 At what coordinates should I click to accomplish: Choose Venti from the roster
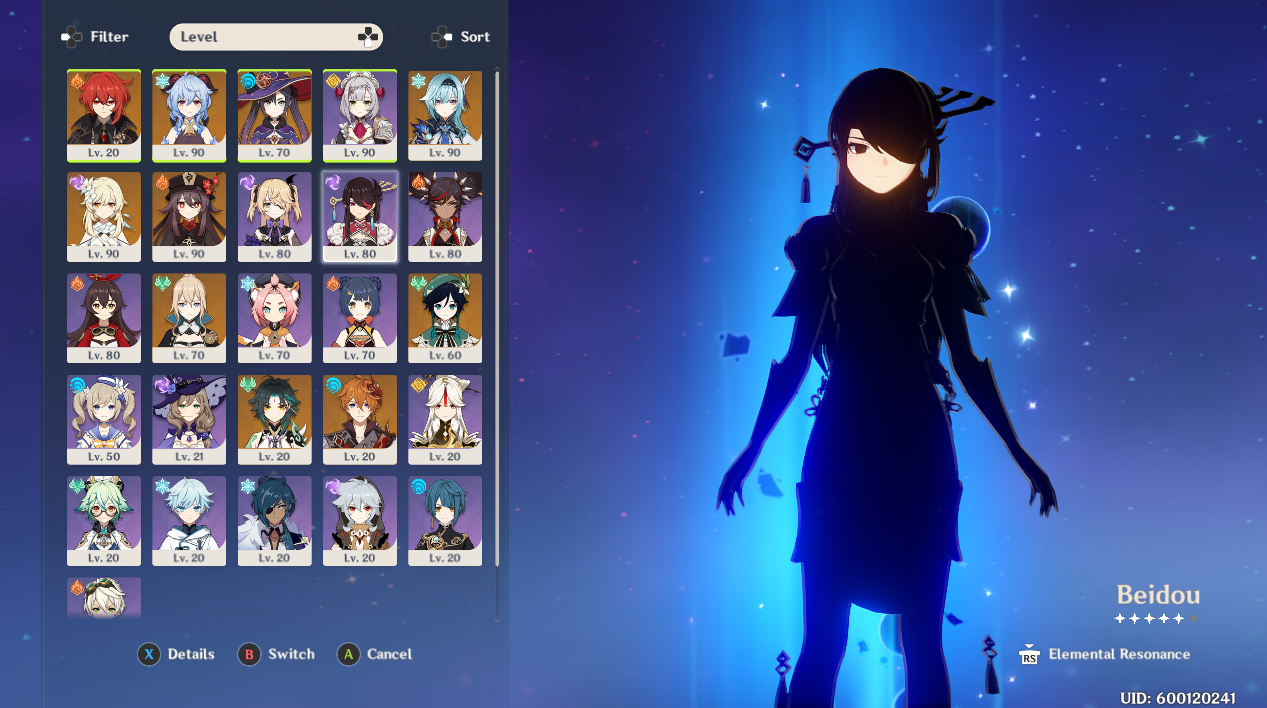coord(445,318)
